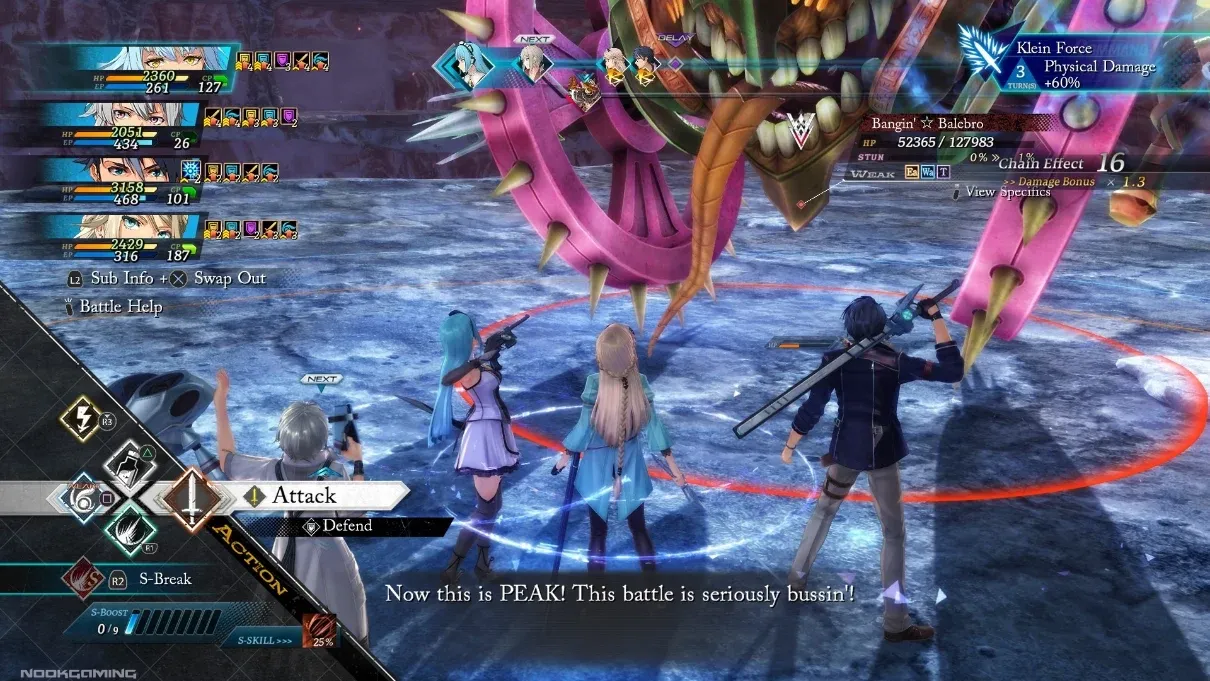
Task: Click the red S-Skill icon at 25%
Action: (317, 632)
